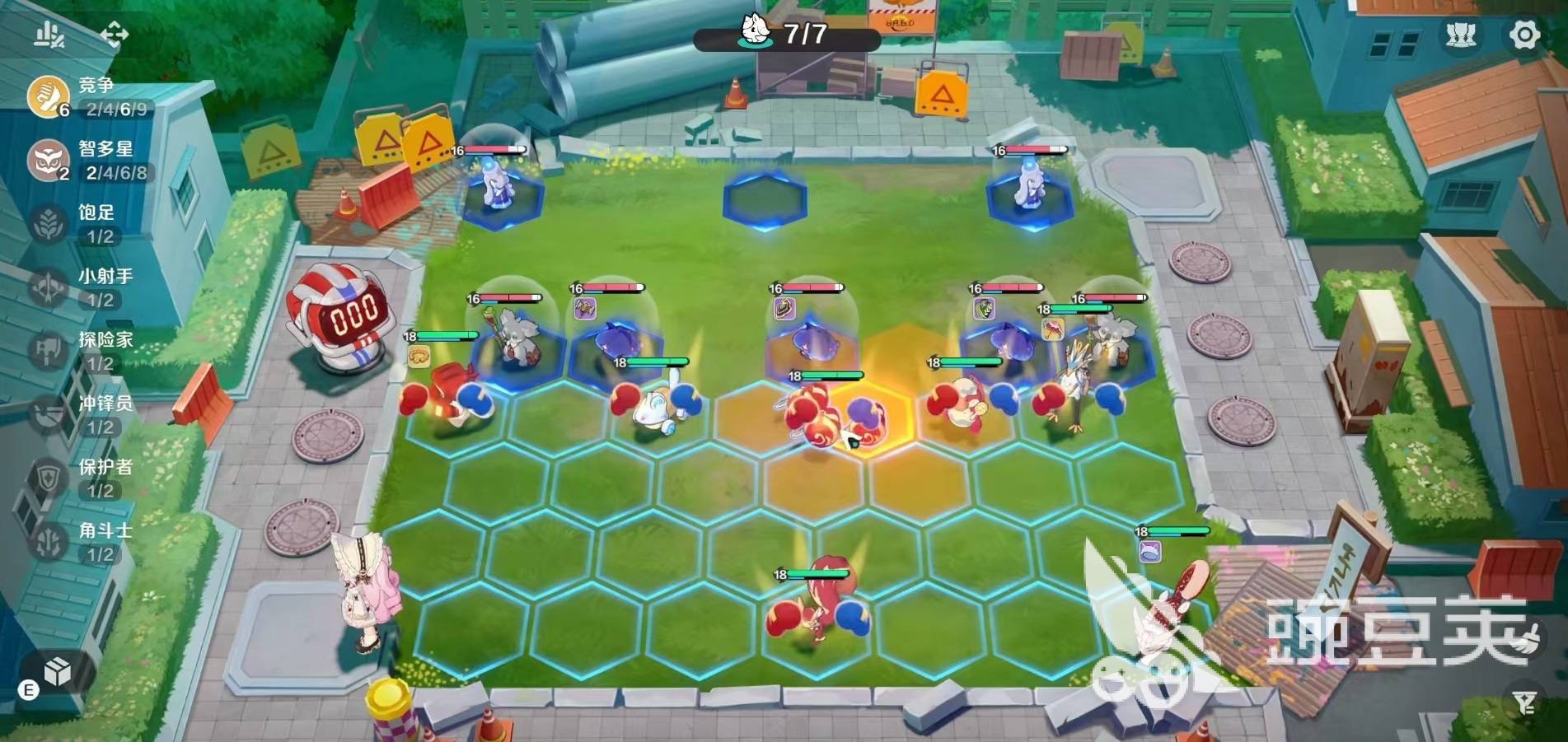Screen dimensions: 1568x742
Task: Show the damage statistics chart
Action: (49, 35)
